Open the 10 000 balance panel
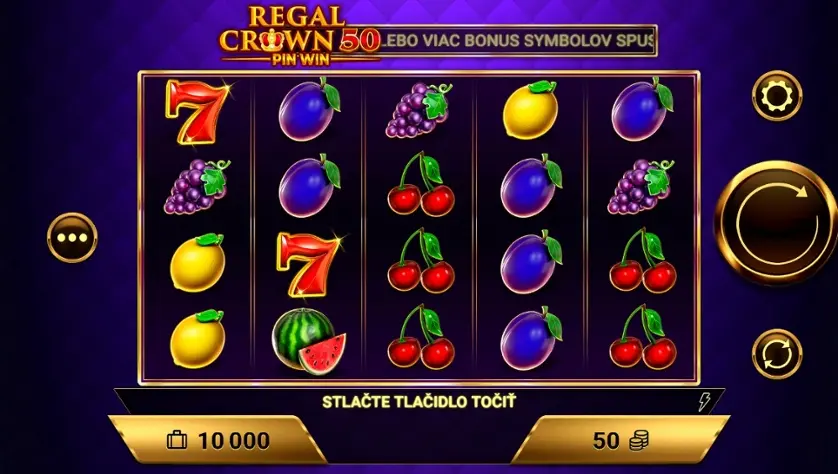 pos(218,440)
